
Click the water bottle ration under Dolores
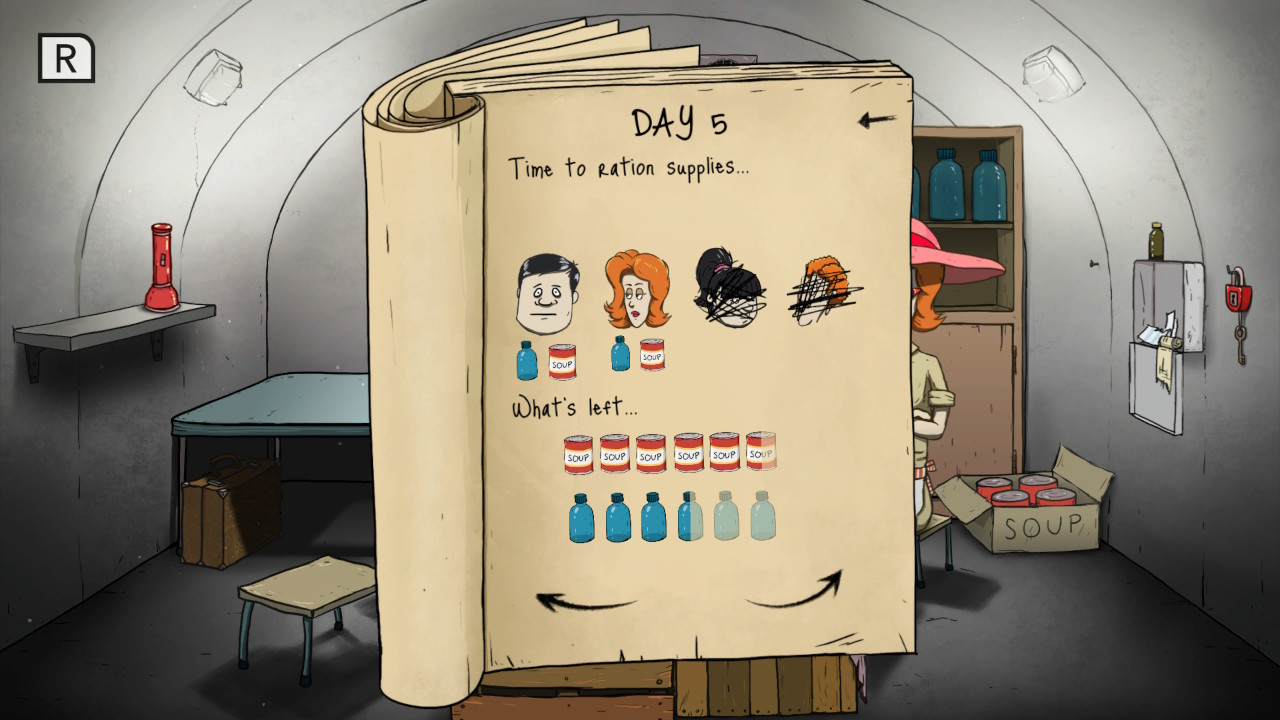pyautogui.click(x=618, y=355)
